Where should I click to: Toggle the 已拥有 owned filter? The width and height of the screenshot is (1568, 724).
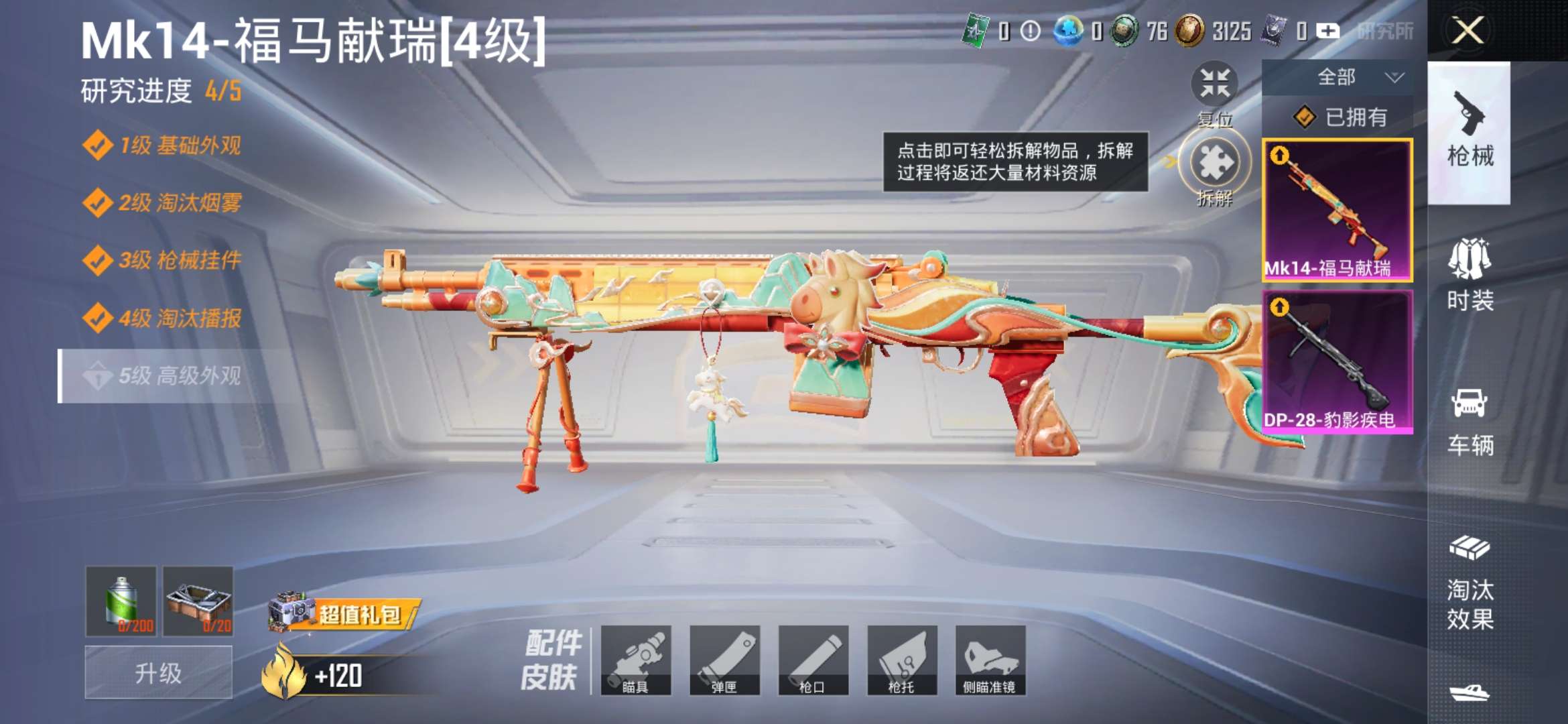coord(1355,116)
